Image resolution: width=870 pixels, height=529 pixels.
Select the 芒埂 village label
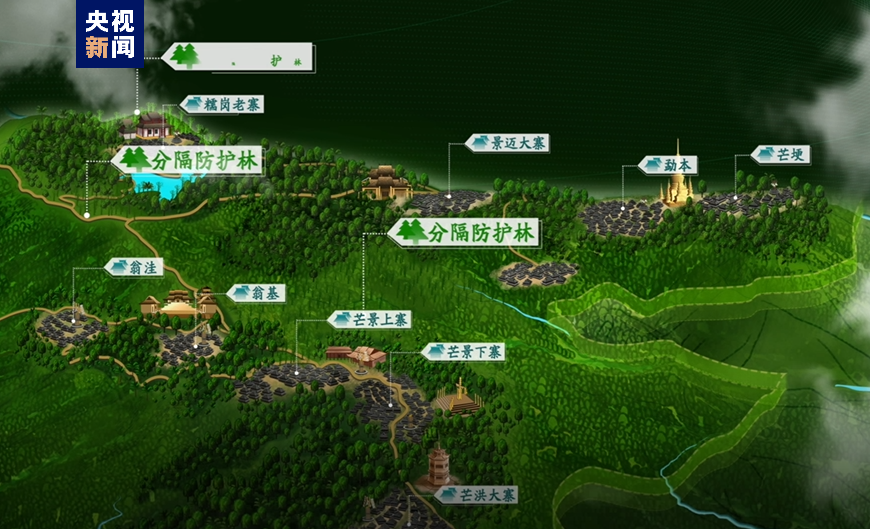tap(780, 155)
